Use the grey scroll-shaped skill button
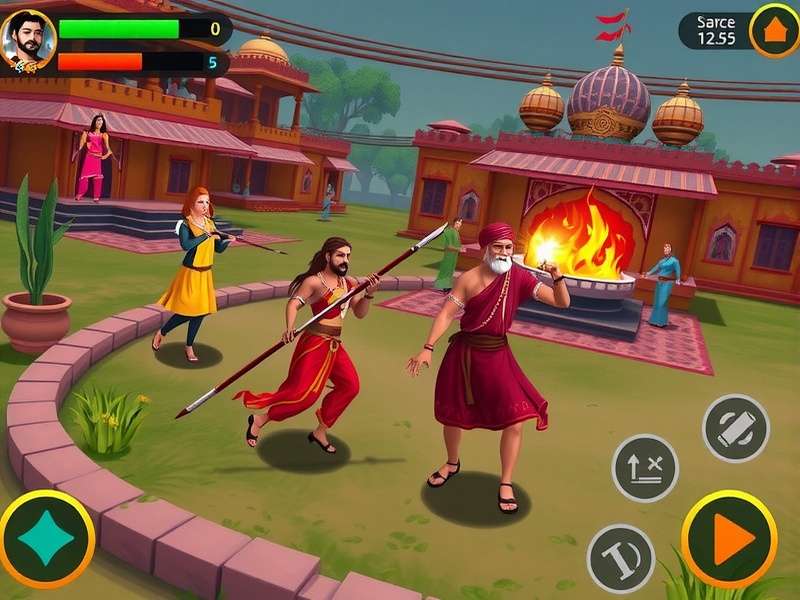The height and width of the screenshot is (600, 800). 736,428
